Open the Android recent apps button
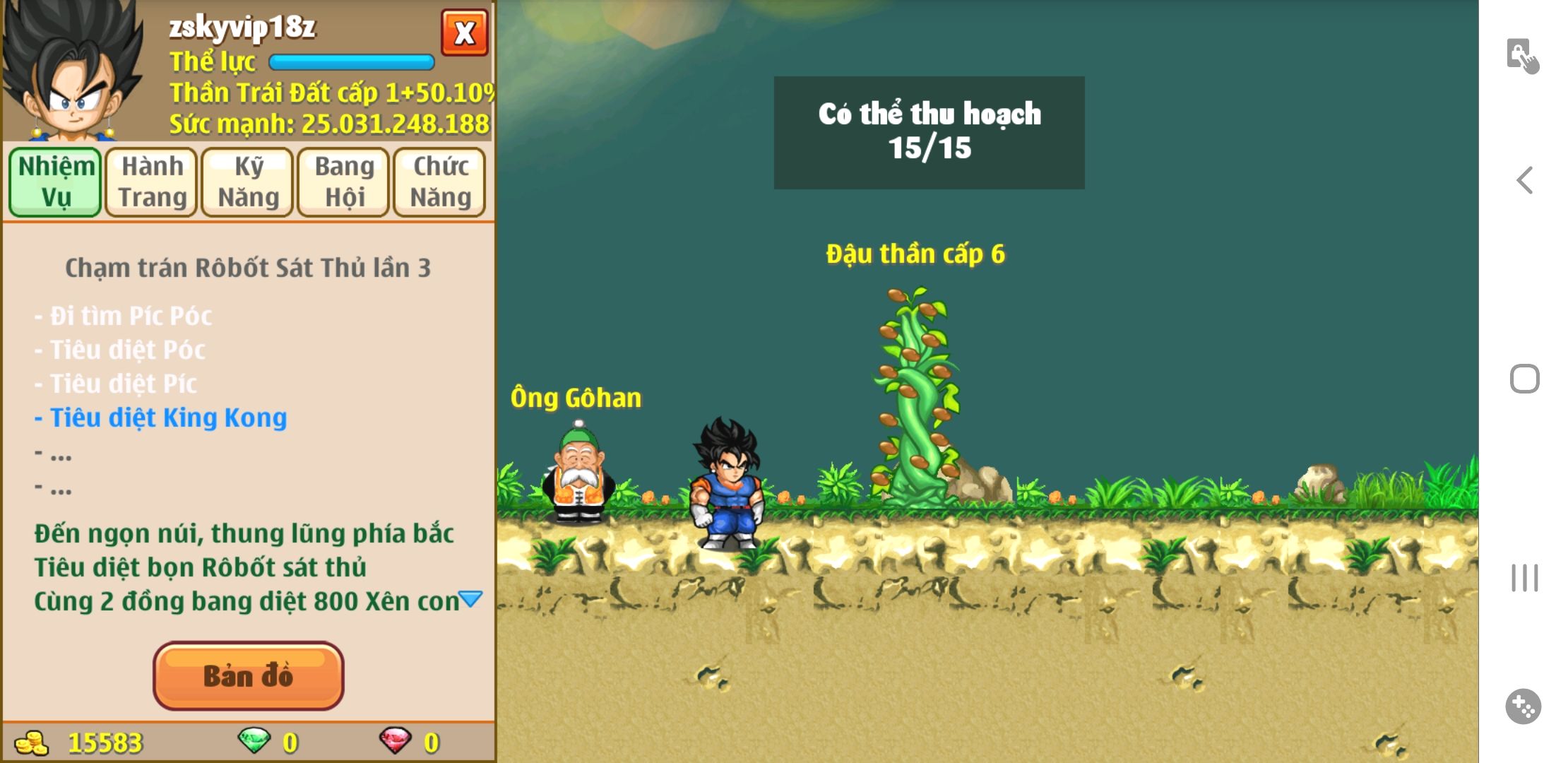The height and width of the screenshot is (763, 1568). [1524, 578]
